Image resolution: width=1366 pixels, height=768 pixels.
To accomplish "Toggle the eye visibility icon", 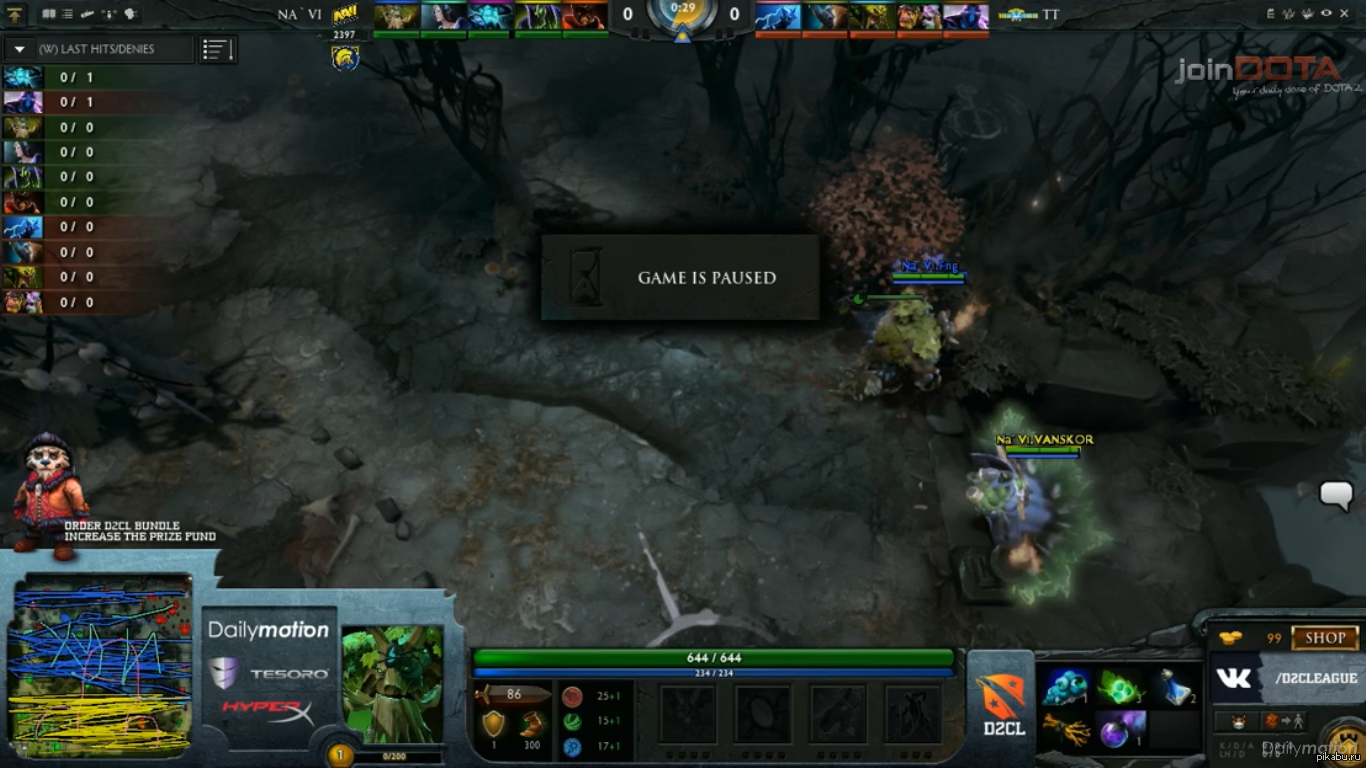I will (x=1326, y=14).
